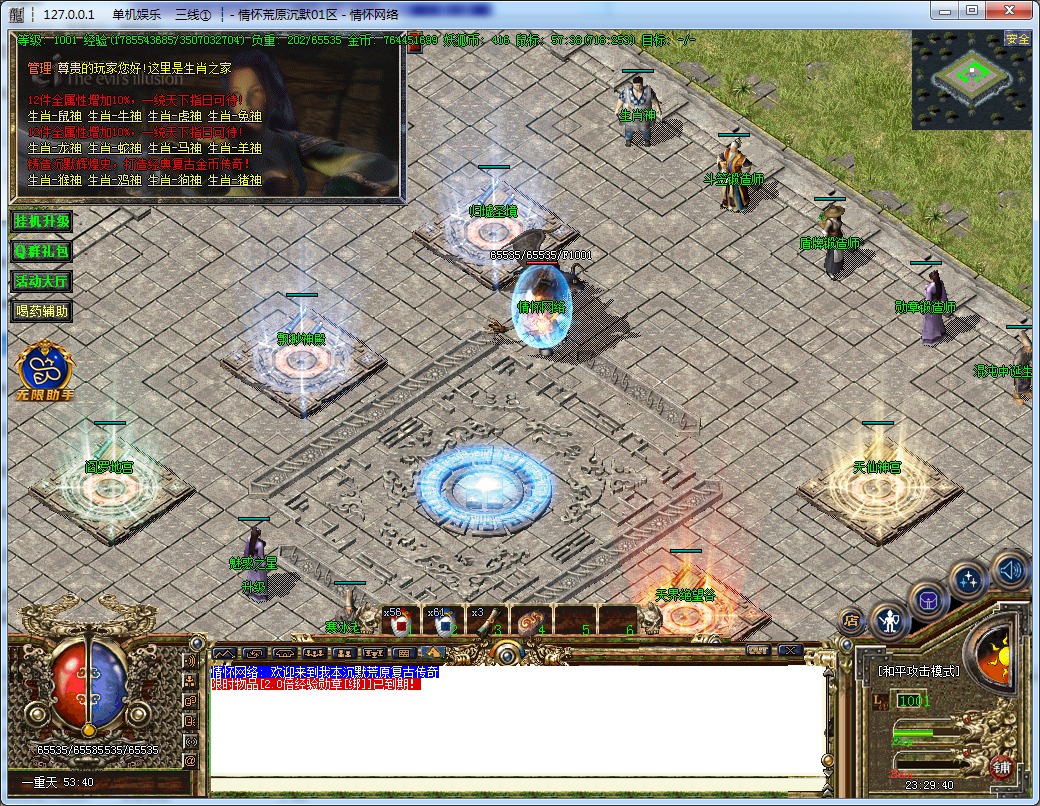Open the Q群礼包 gift pack button
This screenshot has width=1040, height=806.
click(x=42, y=251)
